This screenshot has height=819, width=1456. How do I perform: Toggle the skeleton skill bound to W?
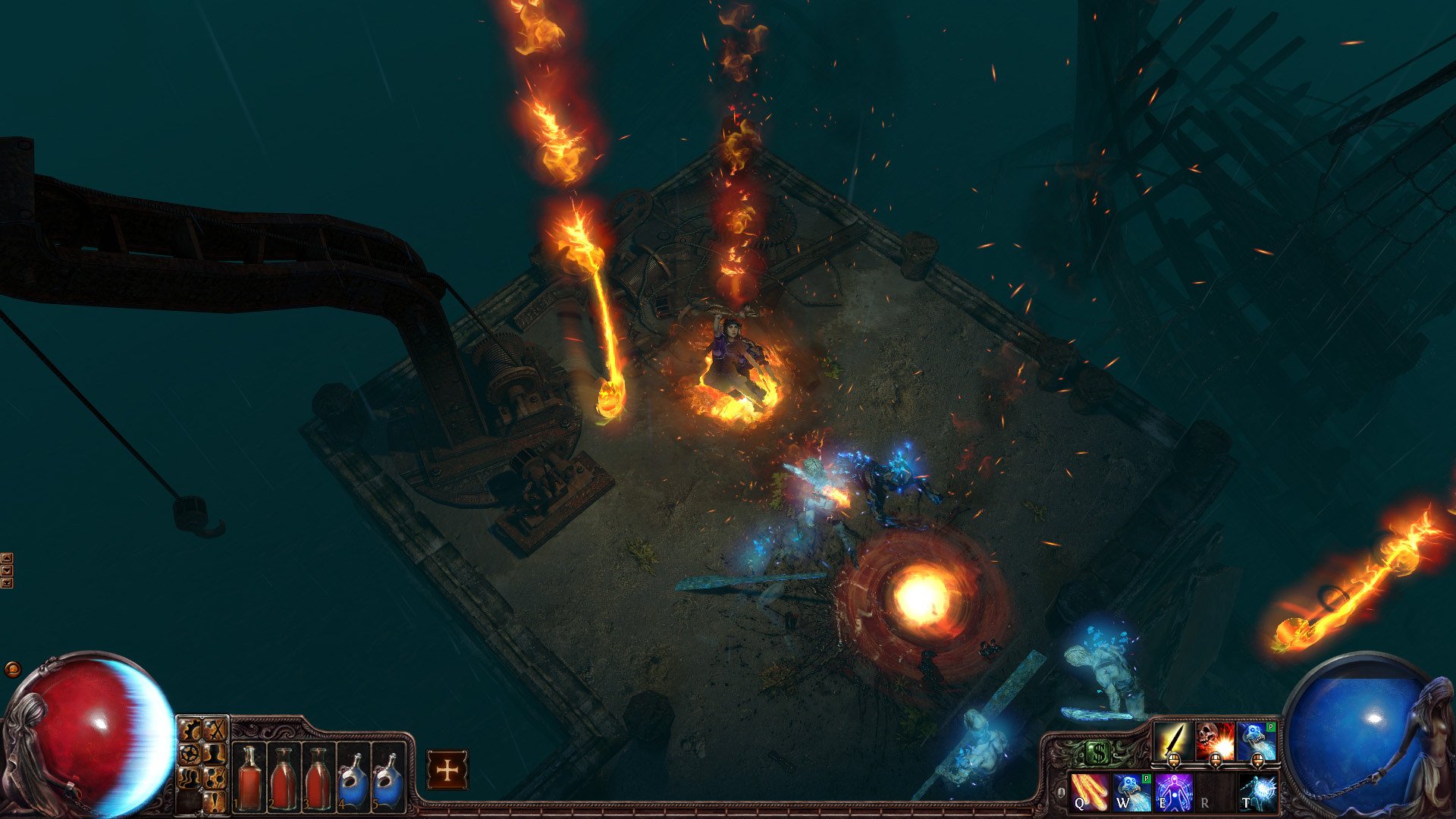(x=1131, y=793)
